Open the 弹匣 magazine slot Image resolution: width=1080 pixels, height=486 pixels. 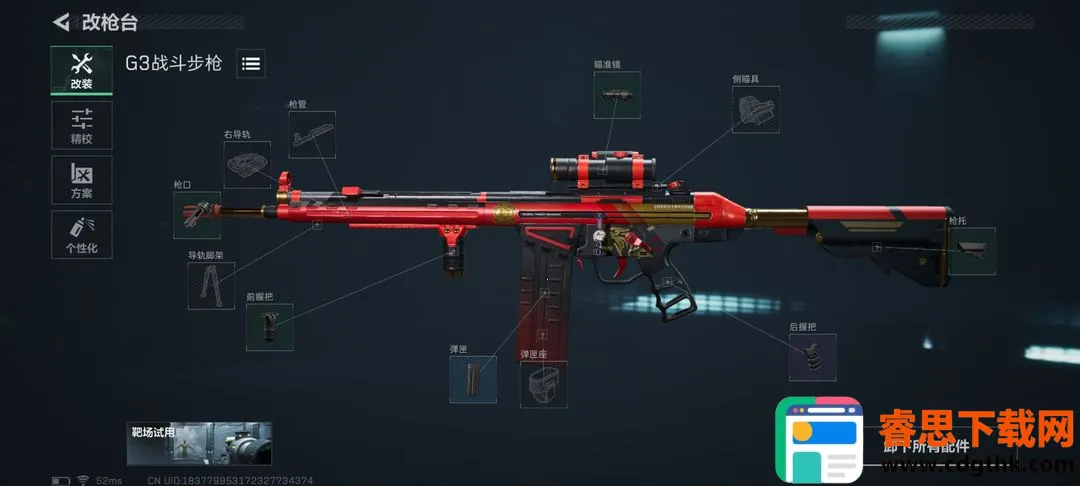click(472, 380)
